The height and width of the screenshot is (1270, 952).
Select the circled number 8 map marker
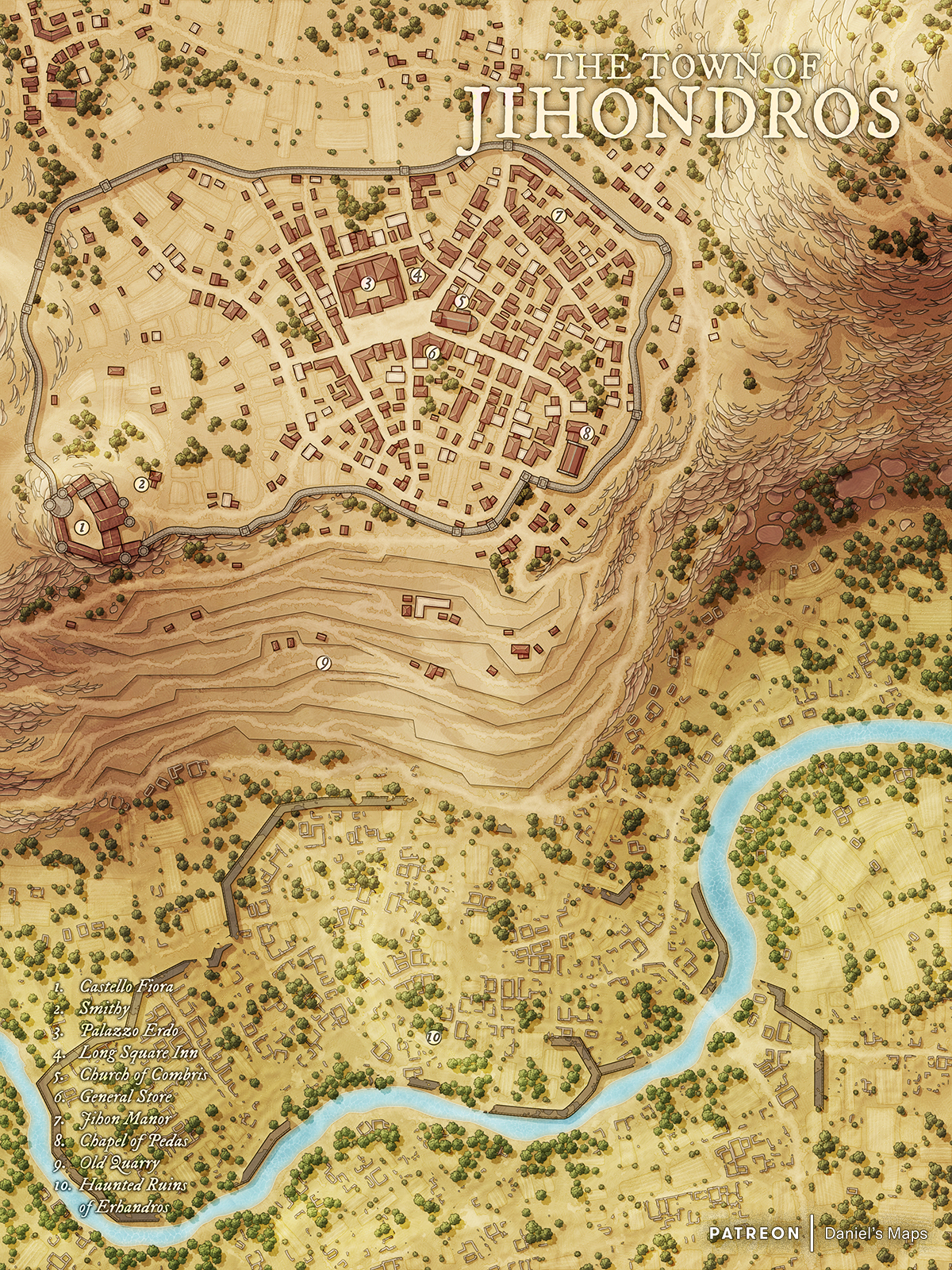click(585, 433)
